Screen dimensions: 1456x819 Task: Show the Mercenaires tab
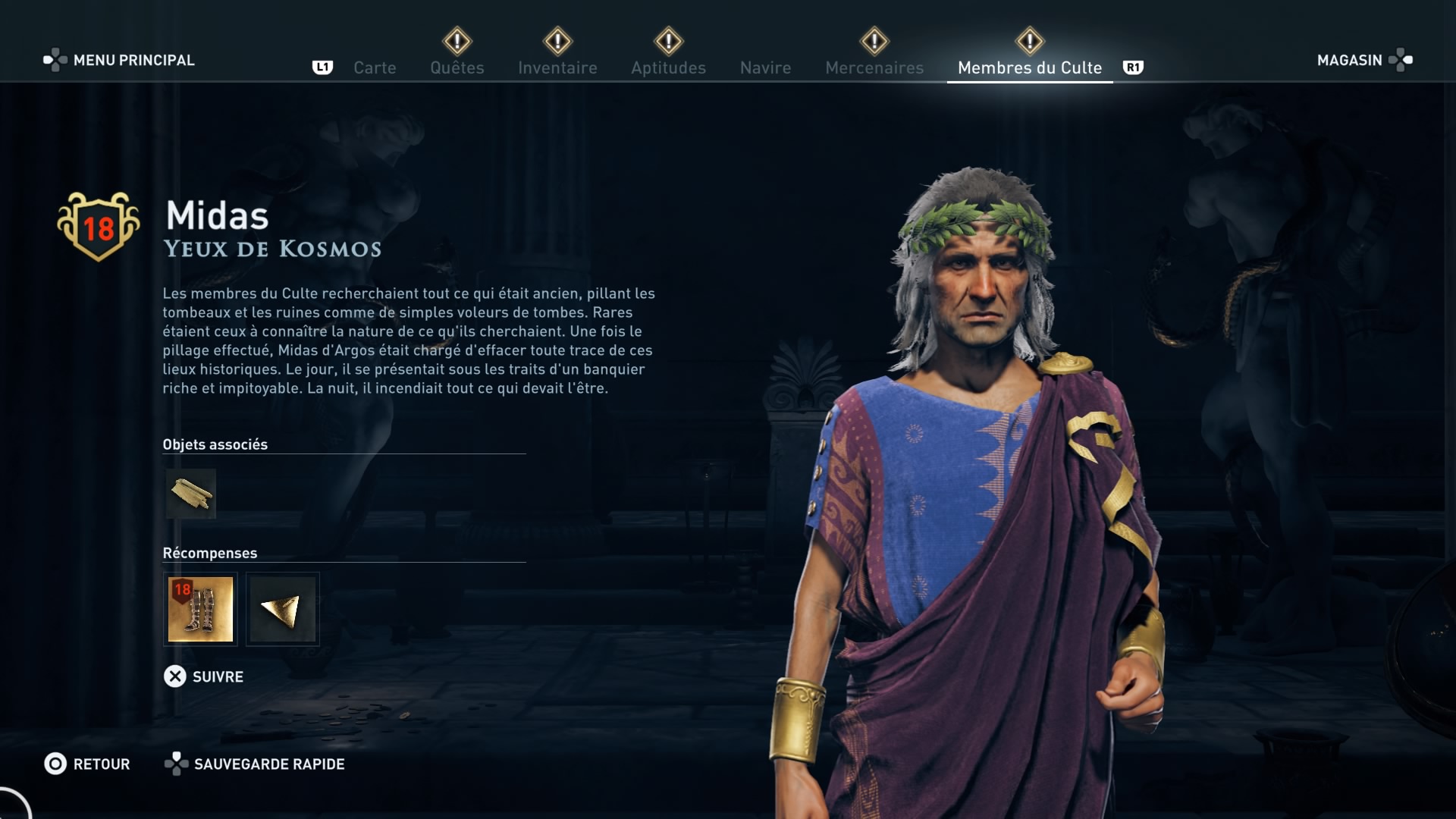(x=874, y=67)
